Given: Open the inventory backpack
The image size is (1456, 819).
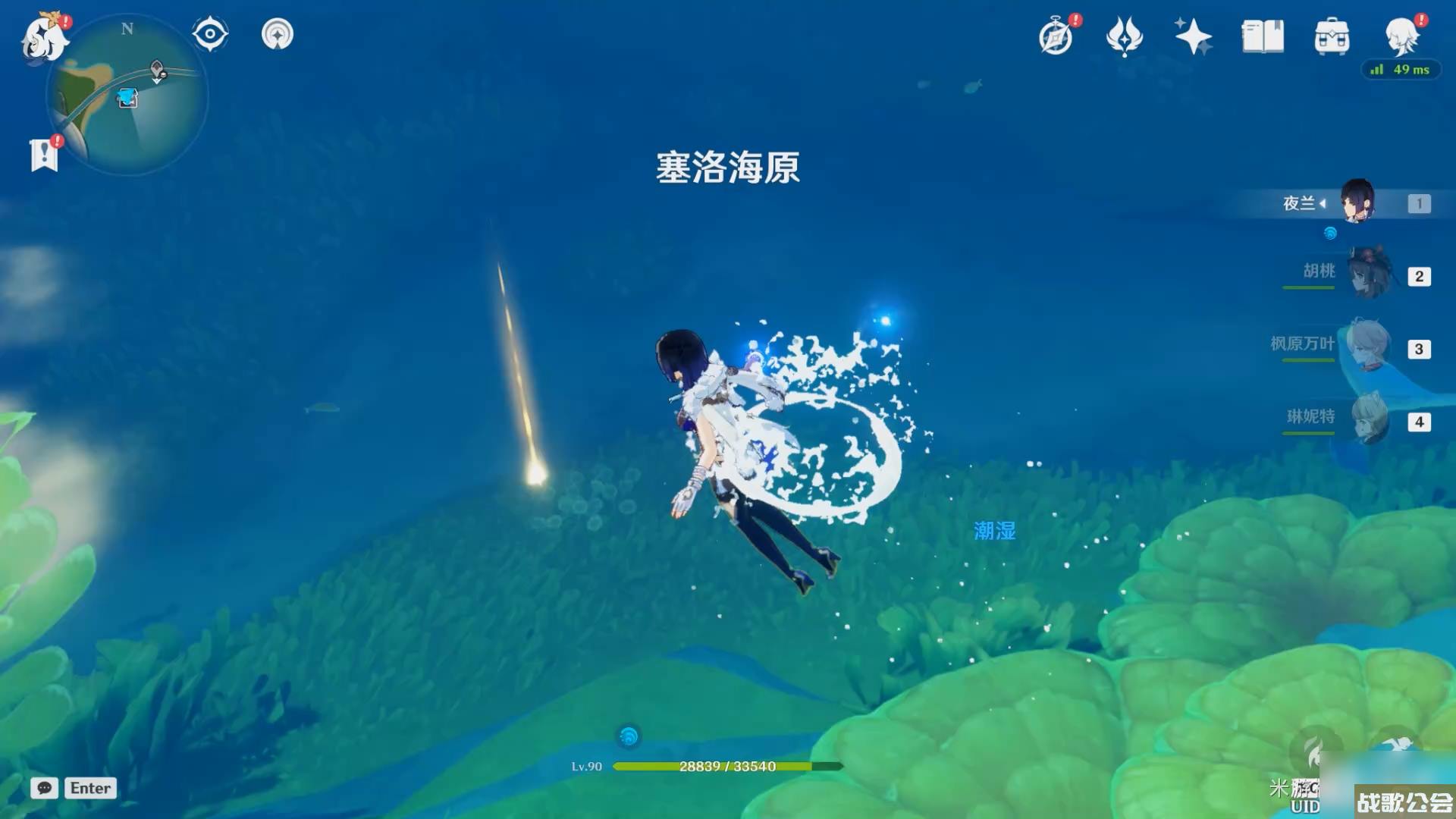Looking at the screenshot, I should (x=1331, y=36).
